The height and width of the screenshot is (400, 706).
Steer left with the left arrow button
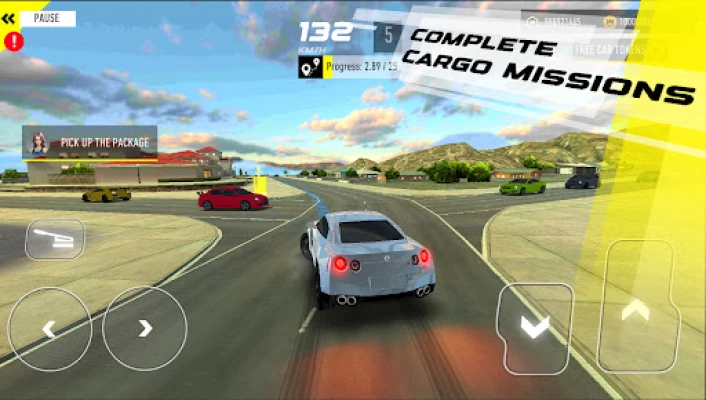[x=49, y=328]
